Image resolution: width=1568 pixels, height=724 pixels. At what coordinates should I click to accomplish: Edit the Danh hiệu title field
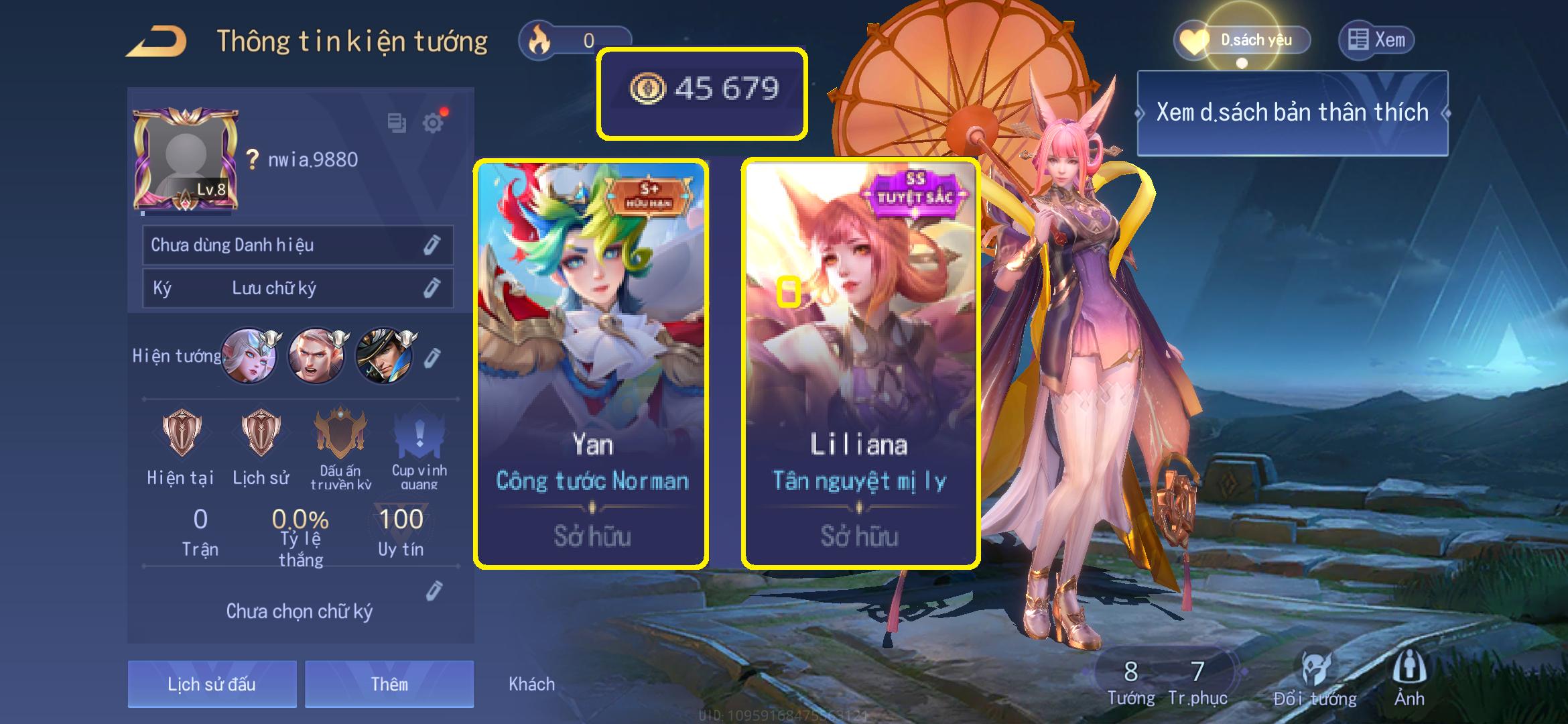[432, 245]
